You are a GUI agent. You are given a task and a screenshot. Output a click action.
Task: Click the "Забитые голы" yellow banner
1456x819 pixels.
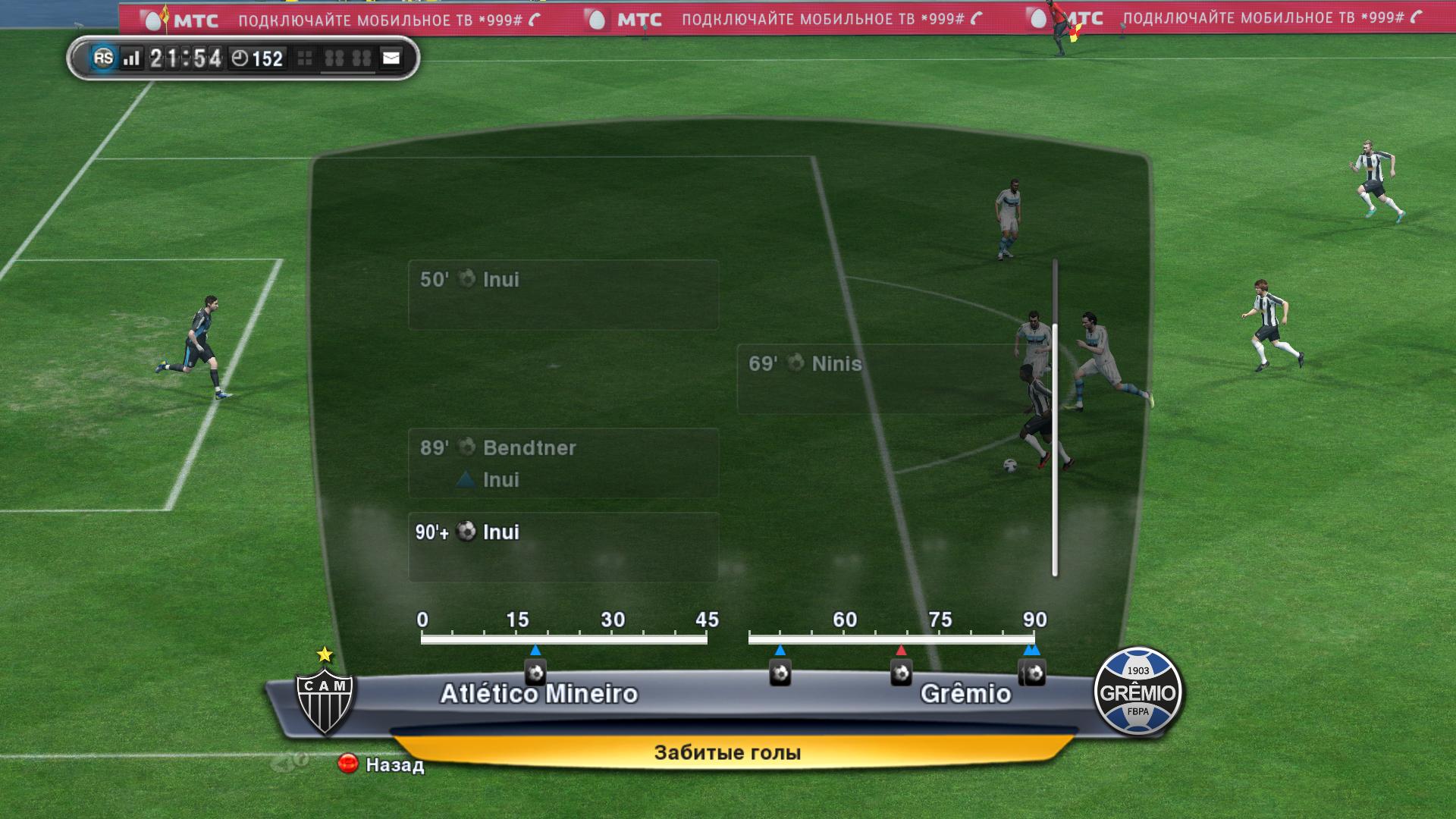(727, 753)
